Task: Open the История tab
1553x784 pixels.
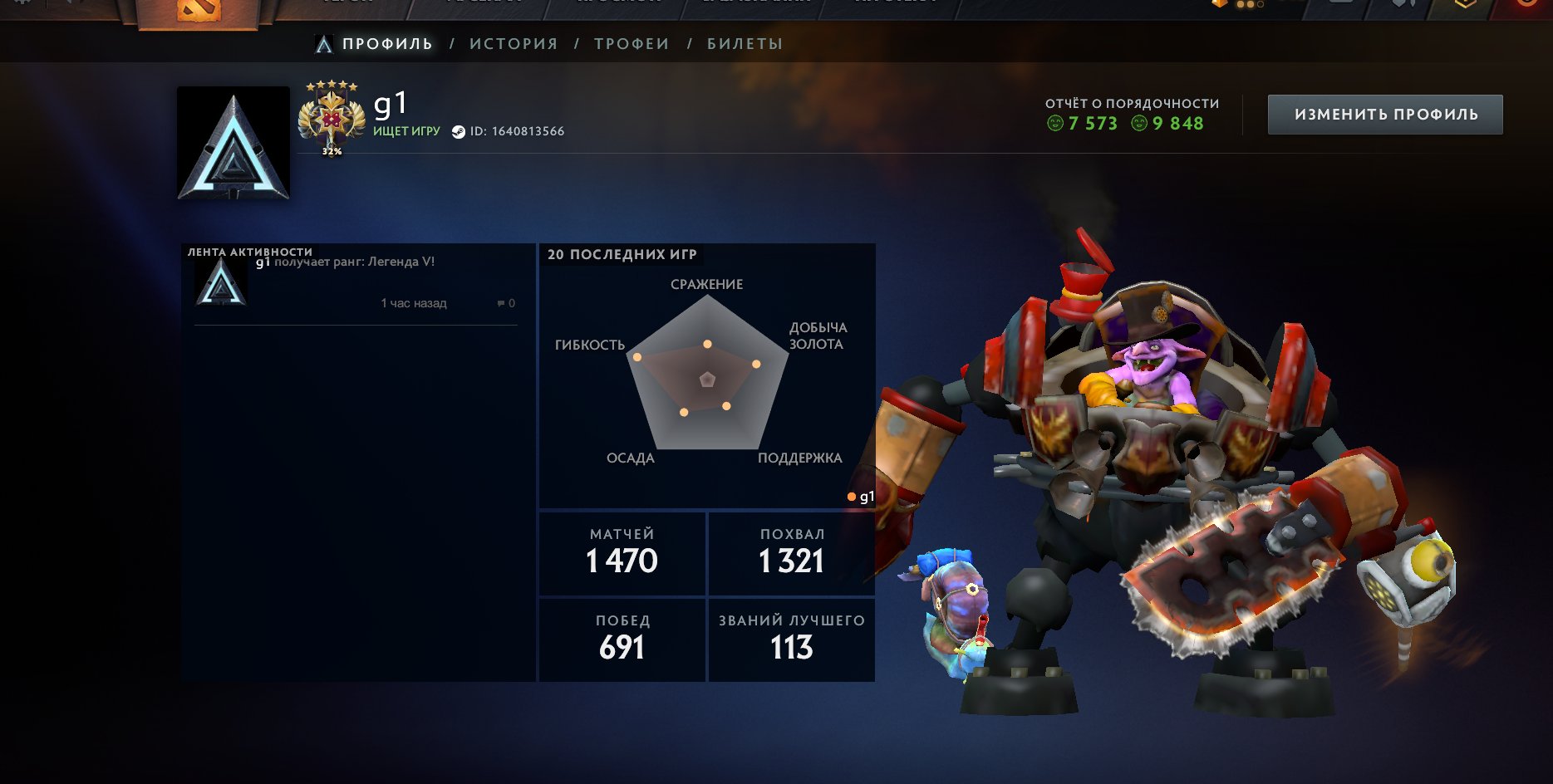Action: click(514, 44)
